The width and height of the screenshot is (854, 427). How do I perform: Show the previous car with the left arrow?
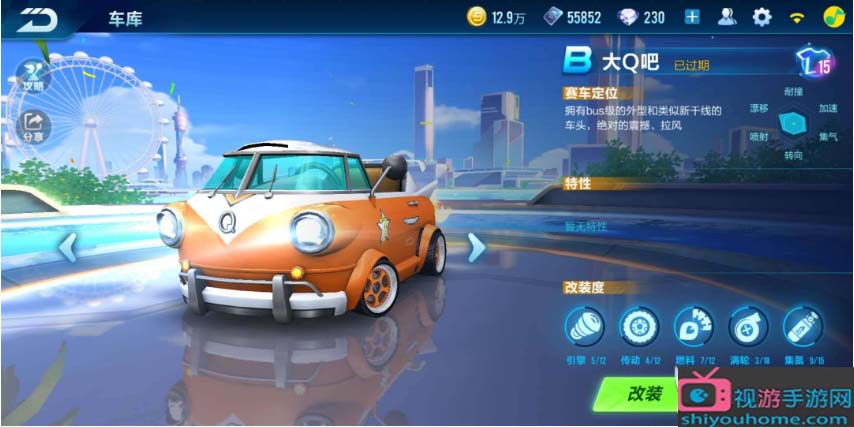coord(67,245)
